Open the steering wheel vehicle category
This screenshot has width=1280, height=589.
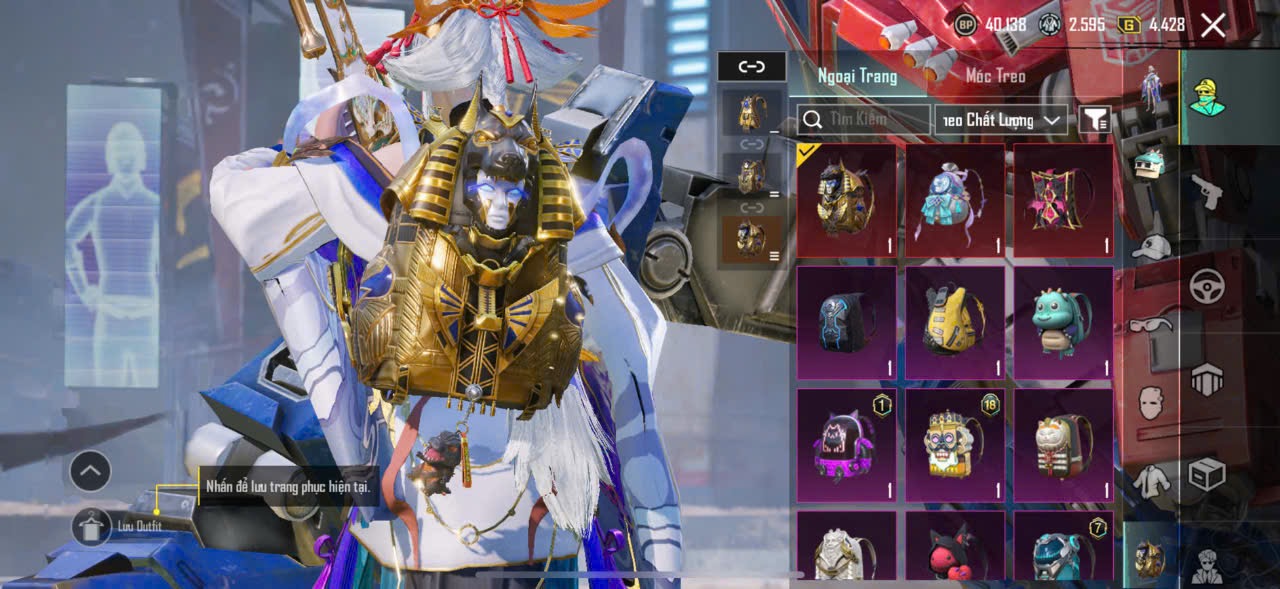click(x=1207, y=286)
